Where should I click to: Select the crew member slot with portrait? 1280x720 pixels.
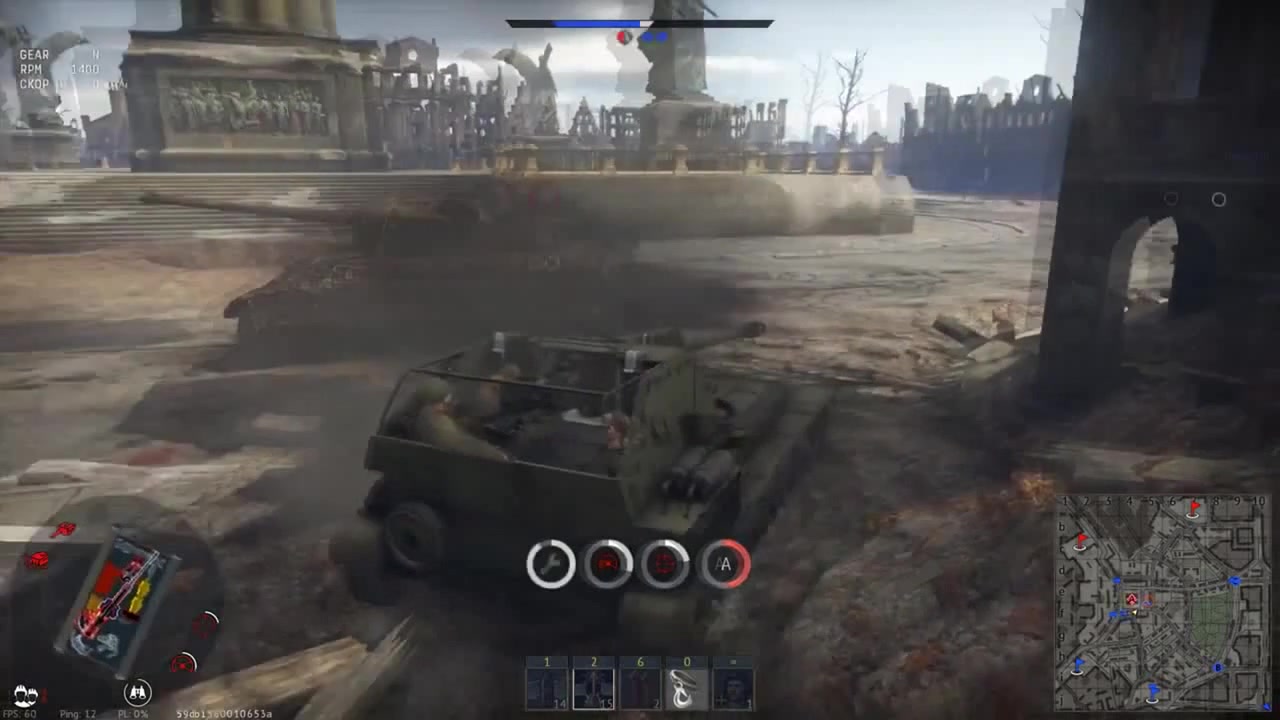click(x=733, y=686)
